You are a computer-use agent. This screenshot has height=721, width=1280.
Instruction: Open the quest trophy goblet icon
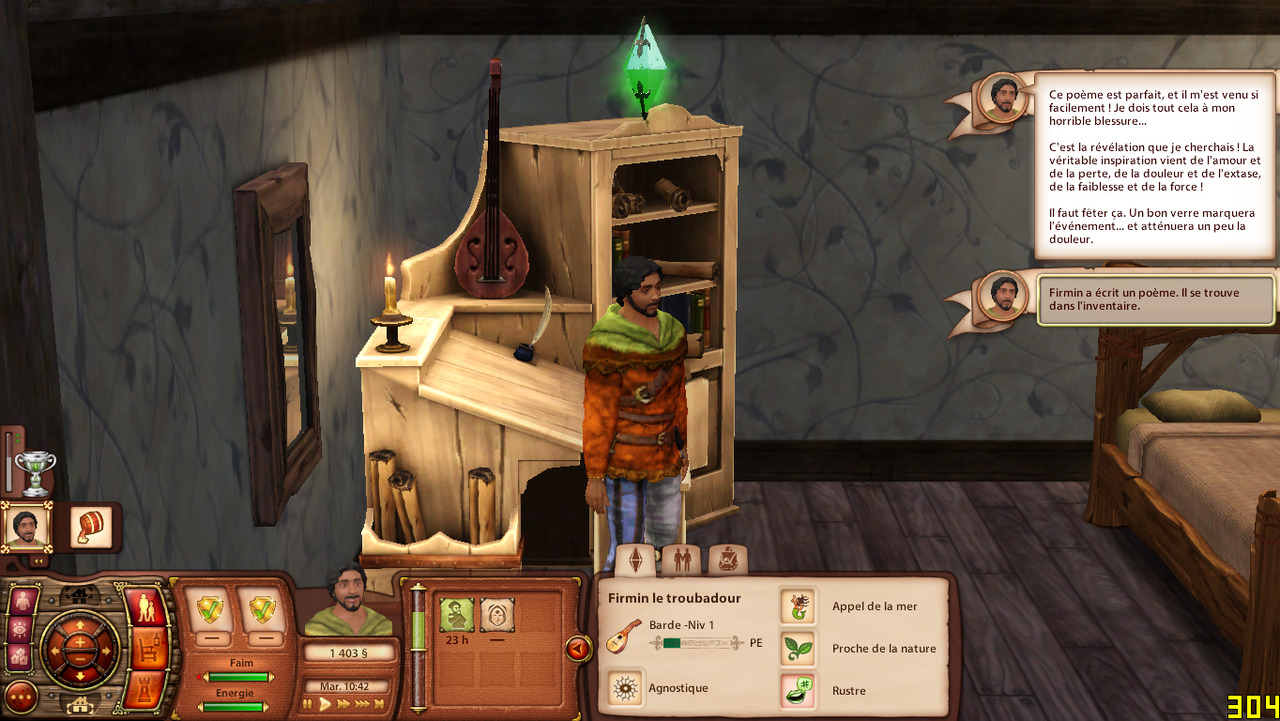(35, 472)
